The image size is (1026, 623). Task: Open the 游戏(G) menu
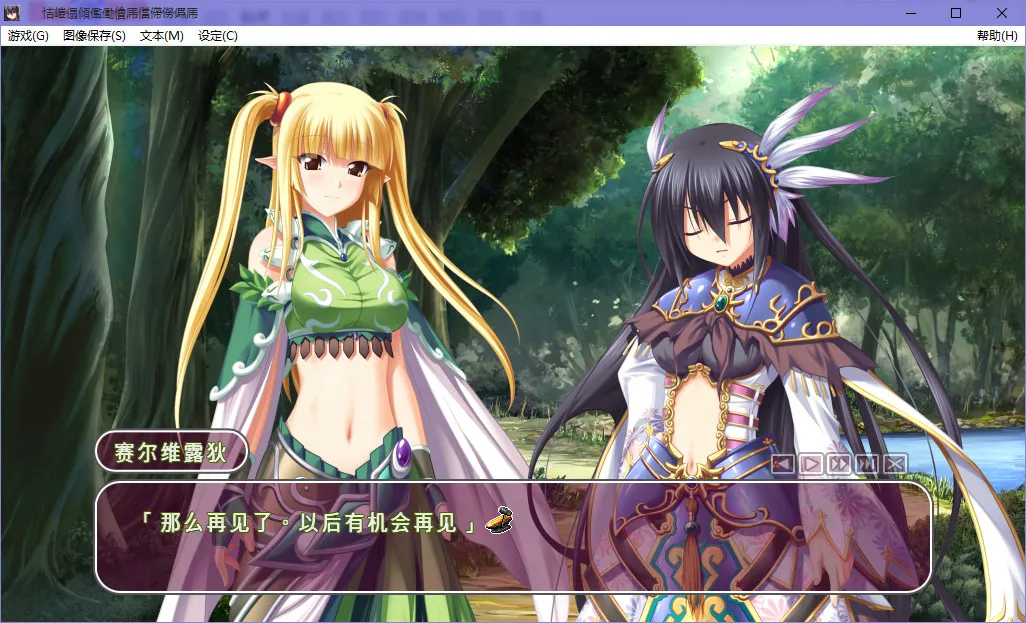pyautogui.click(x=28, y=36)
